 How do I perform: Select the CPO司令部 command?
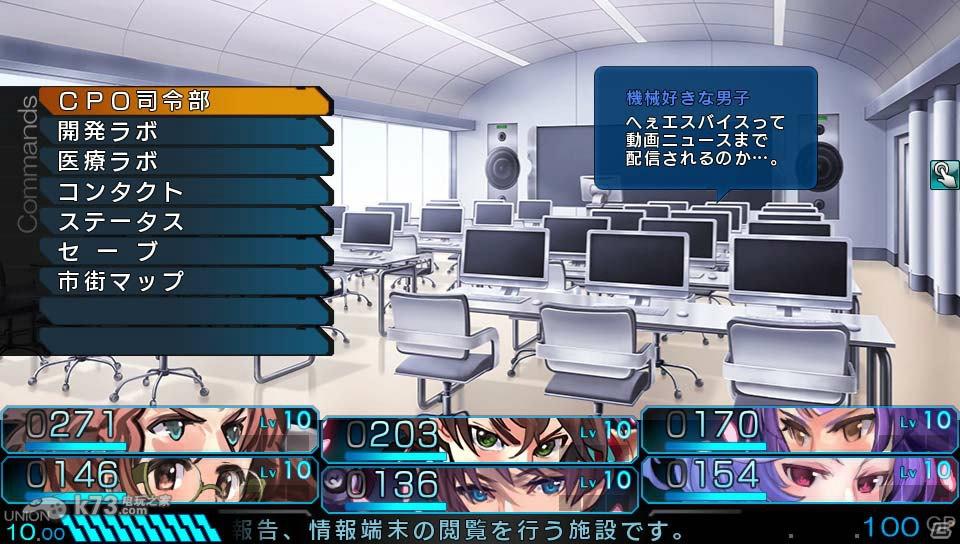[x=185, y=101]
